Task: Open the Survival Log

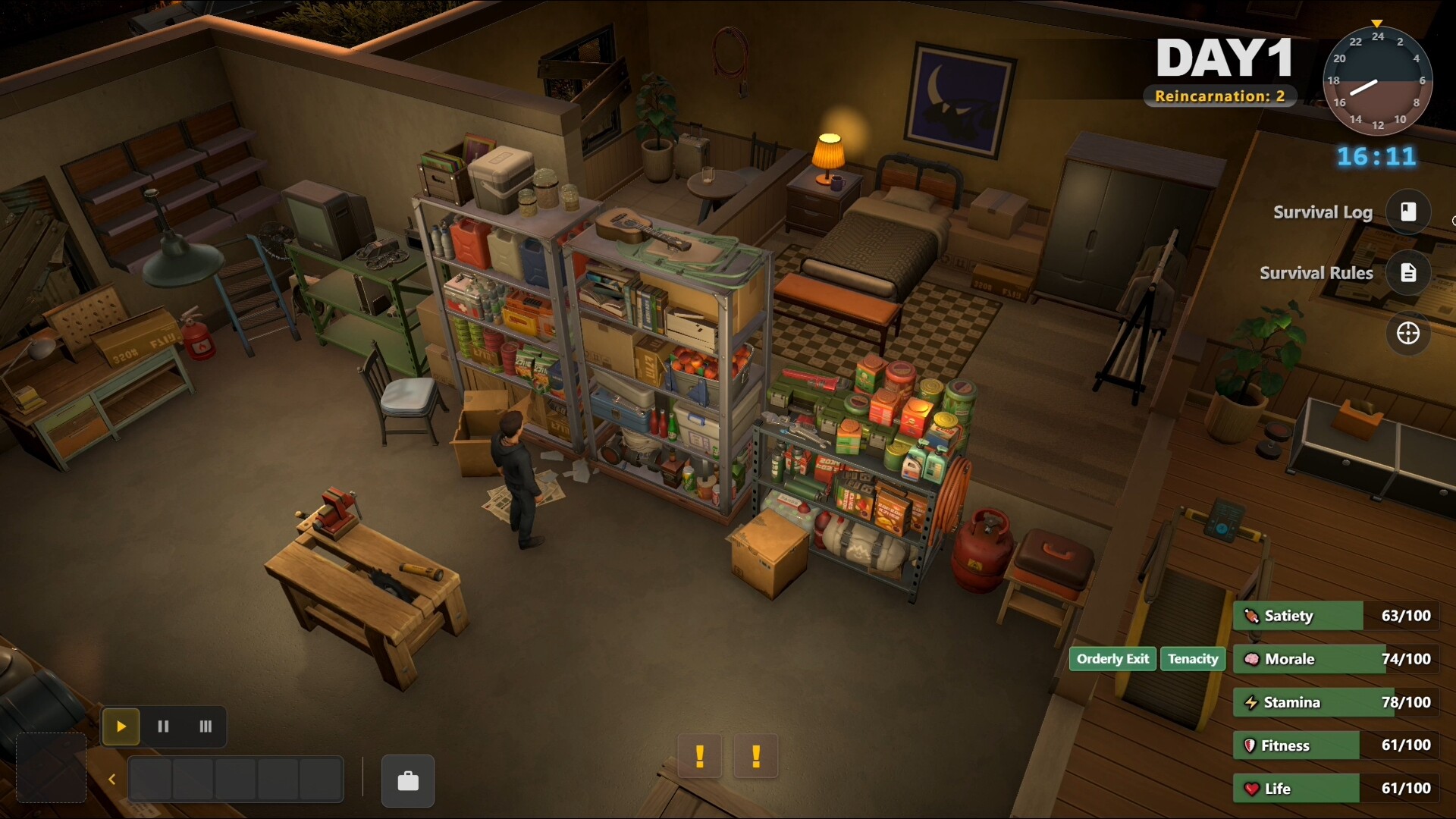Action: coord(1407,212)
